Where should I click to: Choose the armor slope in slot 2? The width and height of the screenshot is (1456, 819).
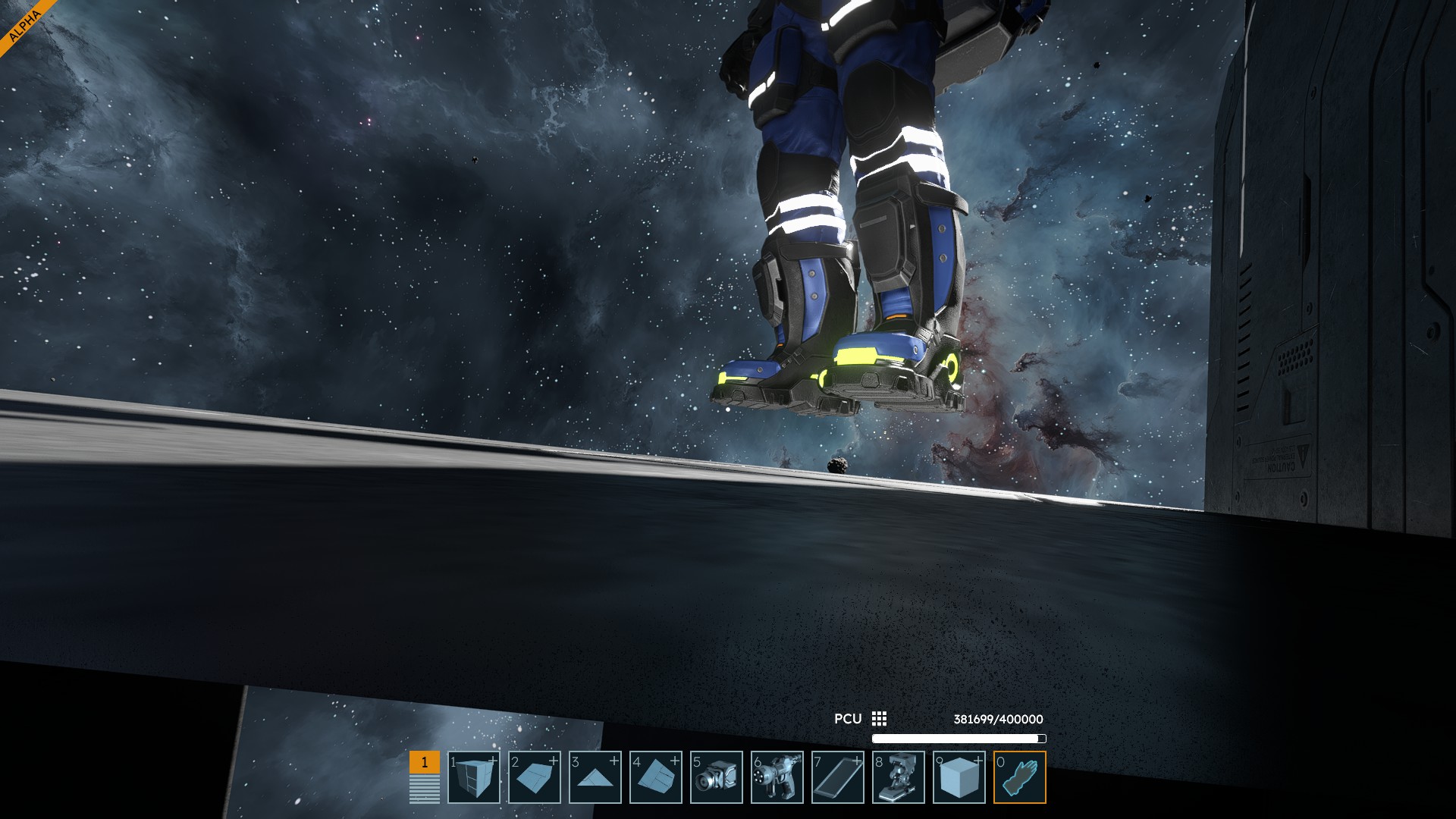(x=535, y=777)
